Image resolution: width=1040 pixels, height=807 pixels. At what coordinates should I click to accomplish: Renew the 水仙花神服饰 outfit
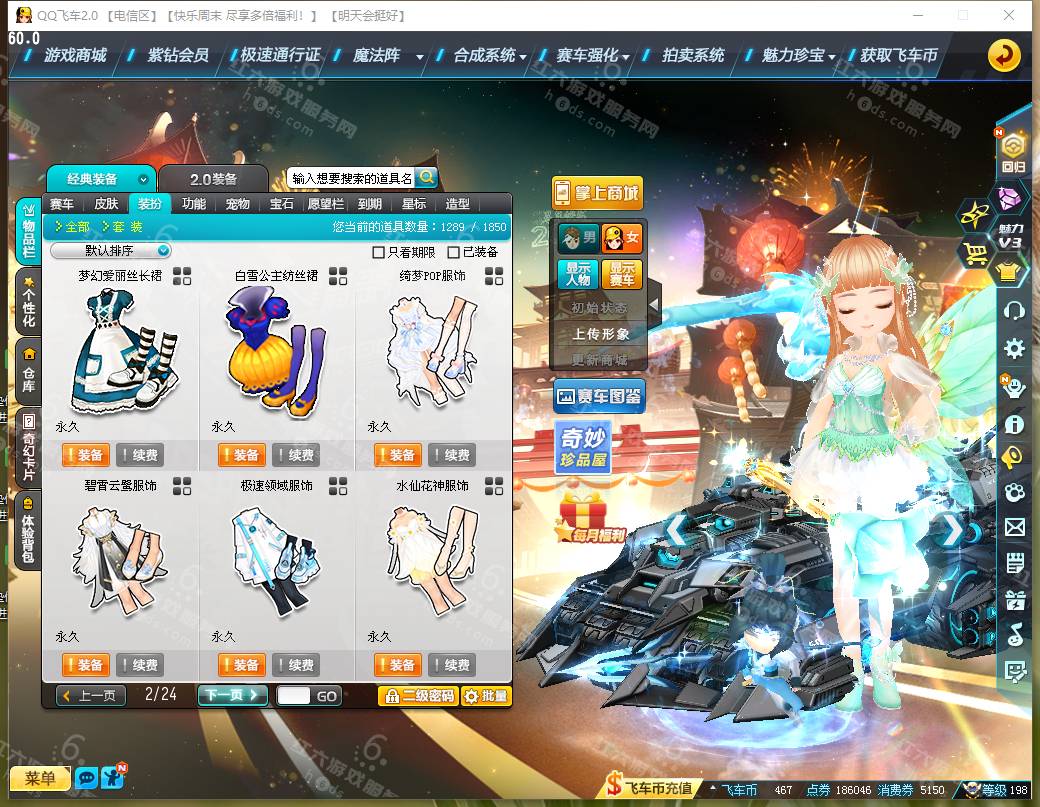(452, 665)
